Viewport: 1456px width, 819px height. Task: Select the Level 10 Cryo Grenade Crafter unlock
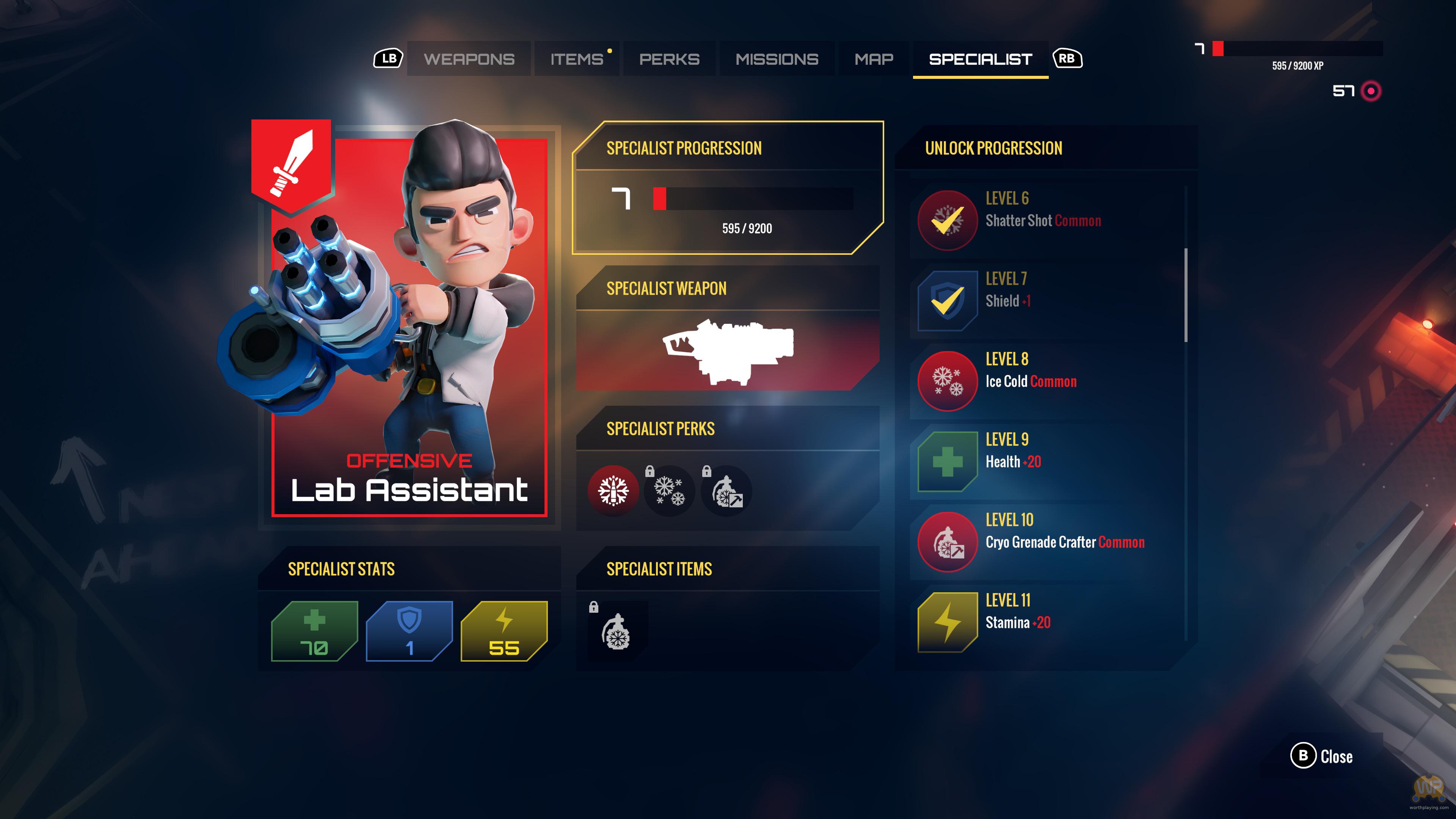[x=1046, y=541]
